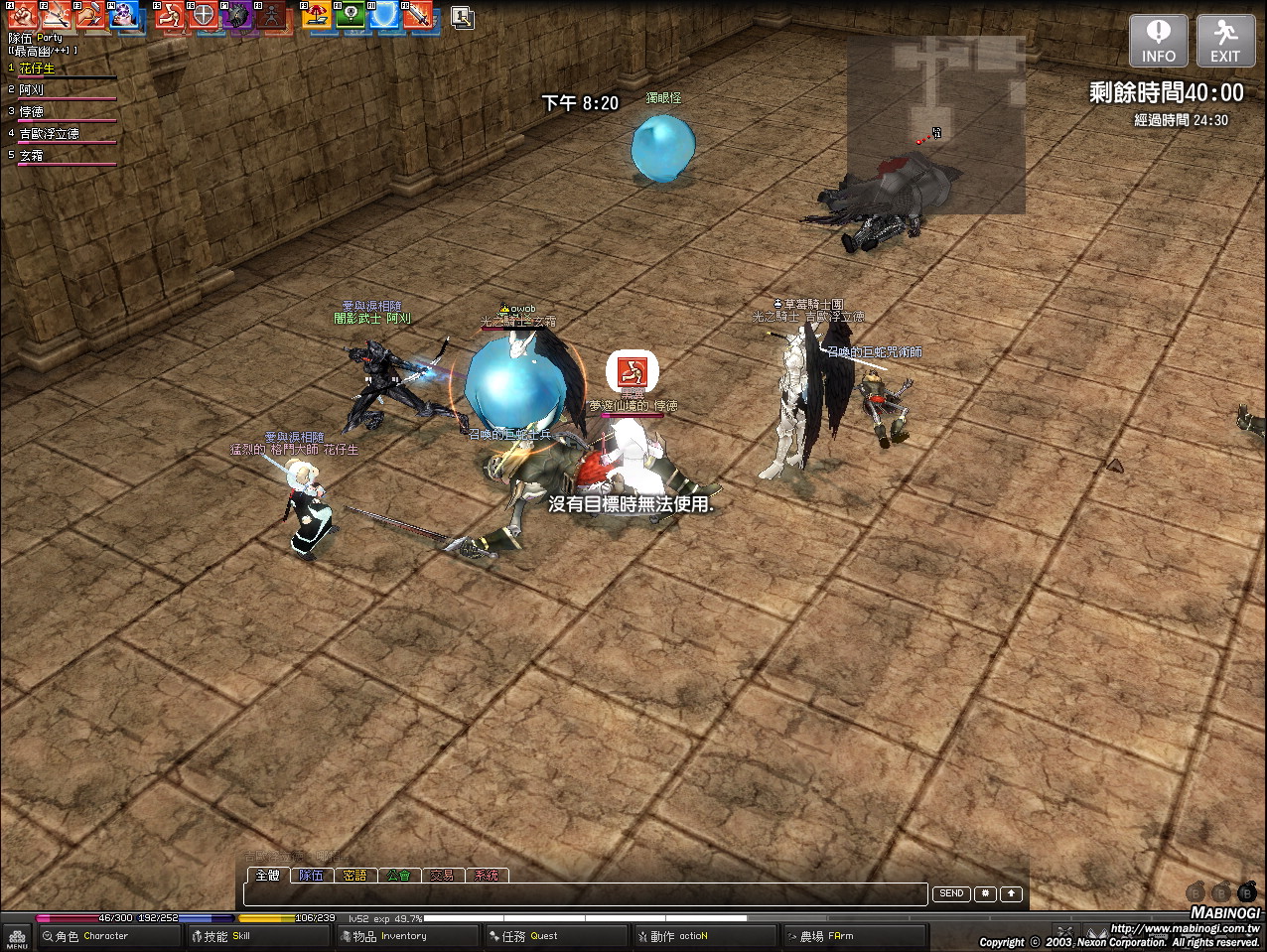Click the MENU button
Viewport: 1267px width, 952px height.
click(x=17, y=937)
